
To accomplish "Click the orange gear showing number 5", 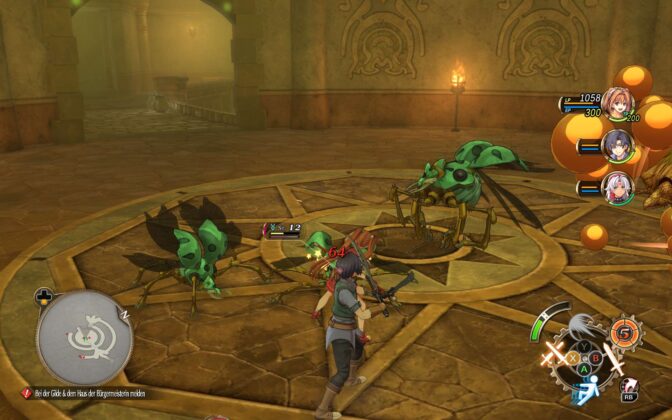I will [x=626, y=331].
